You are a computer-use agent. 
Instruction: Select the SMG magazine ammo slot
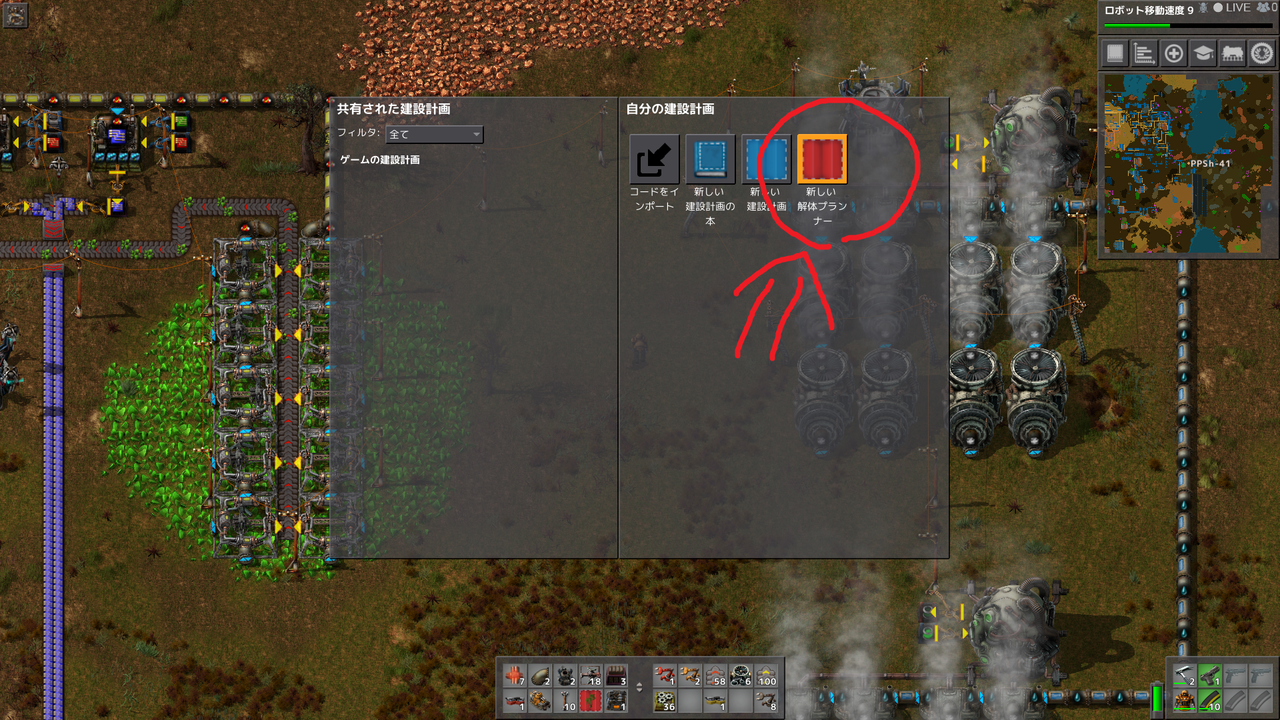(1210, 702)
